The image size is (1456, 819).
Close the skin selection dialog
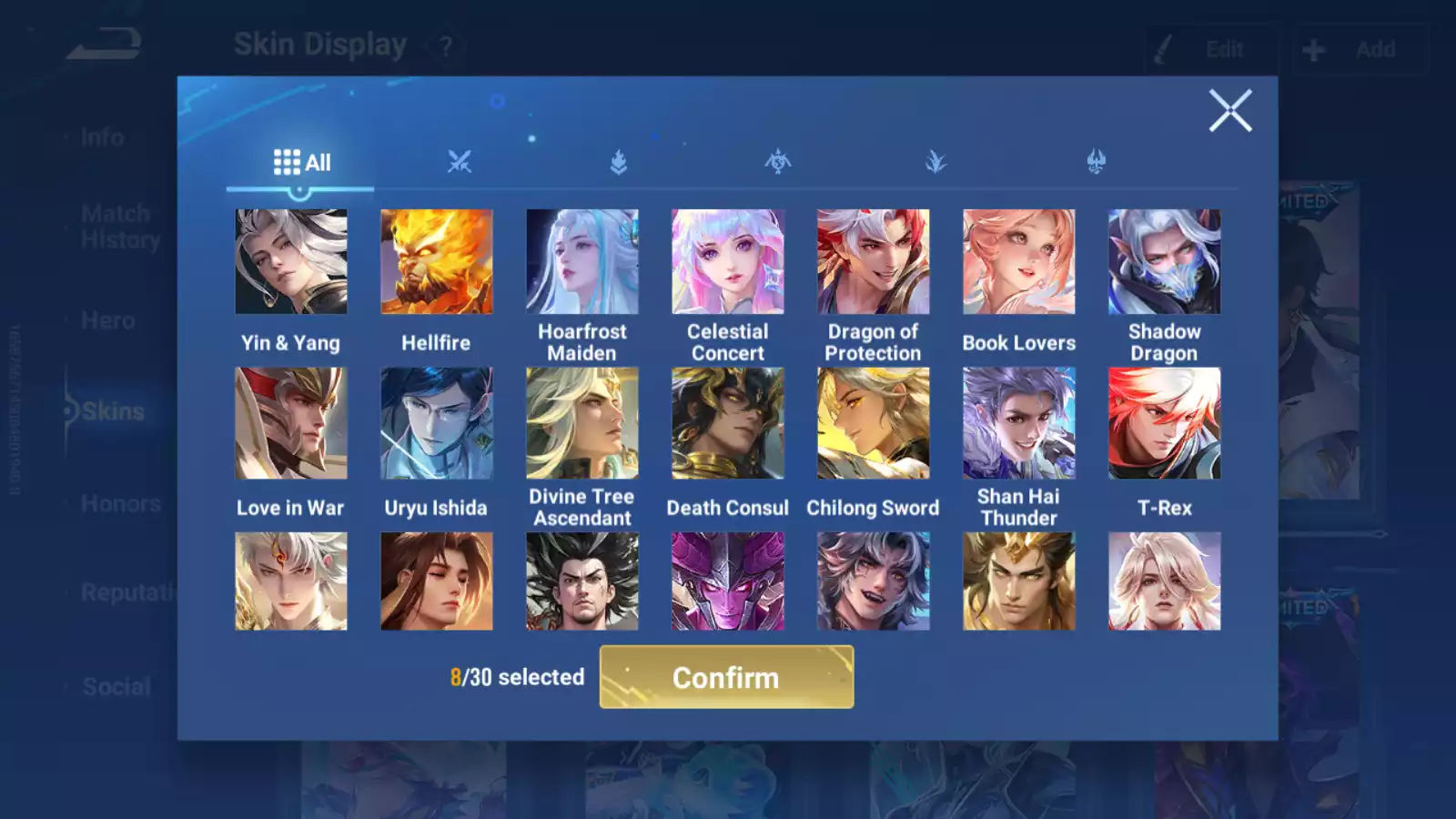click(x=1229, y=111)
